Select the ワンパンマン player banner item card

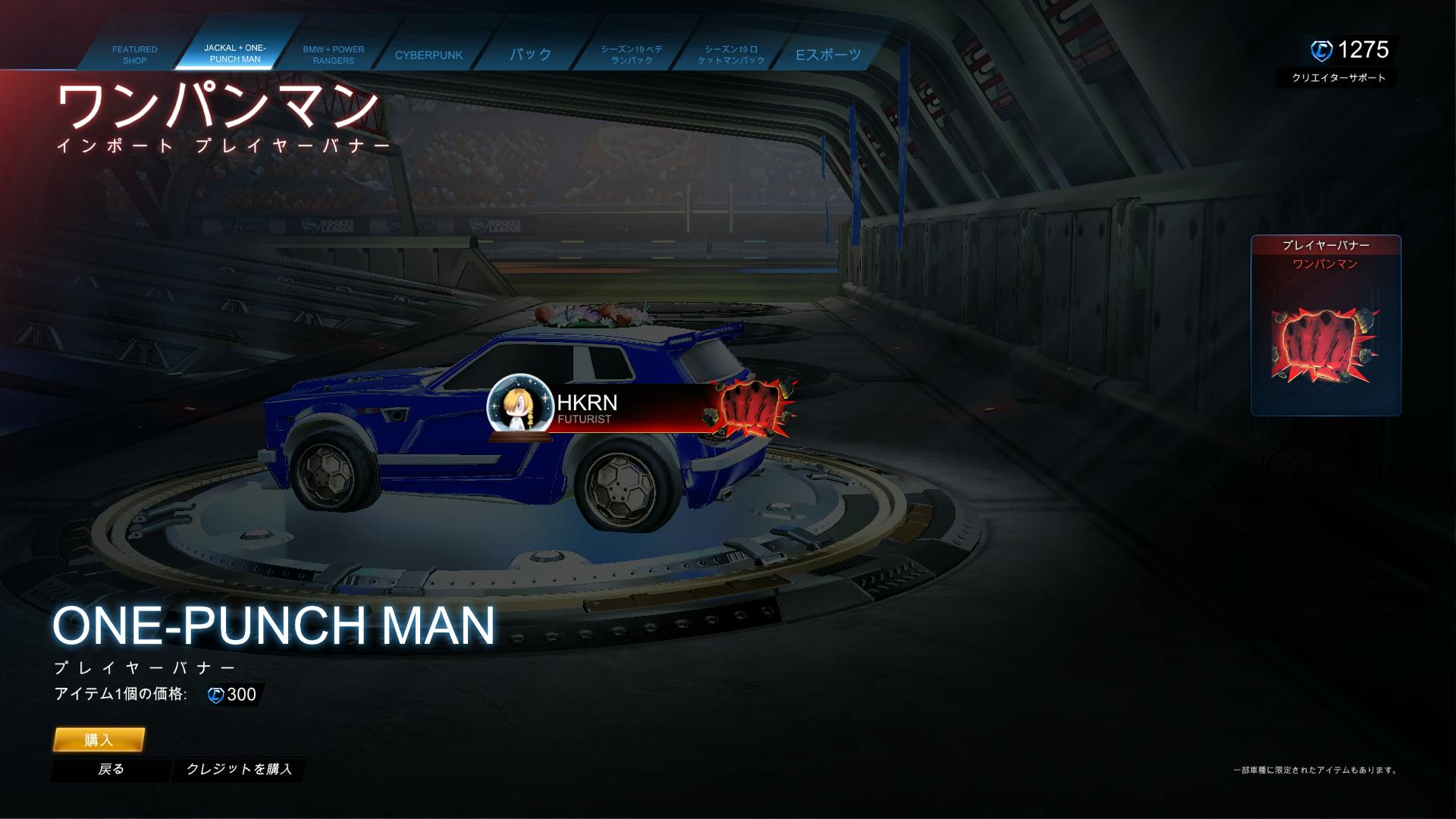[1326, 326]
